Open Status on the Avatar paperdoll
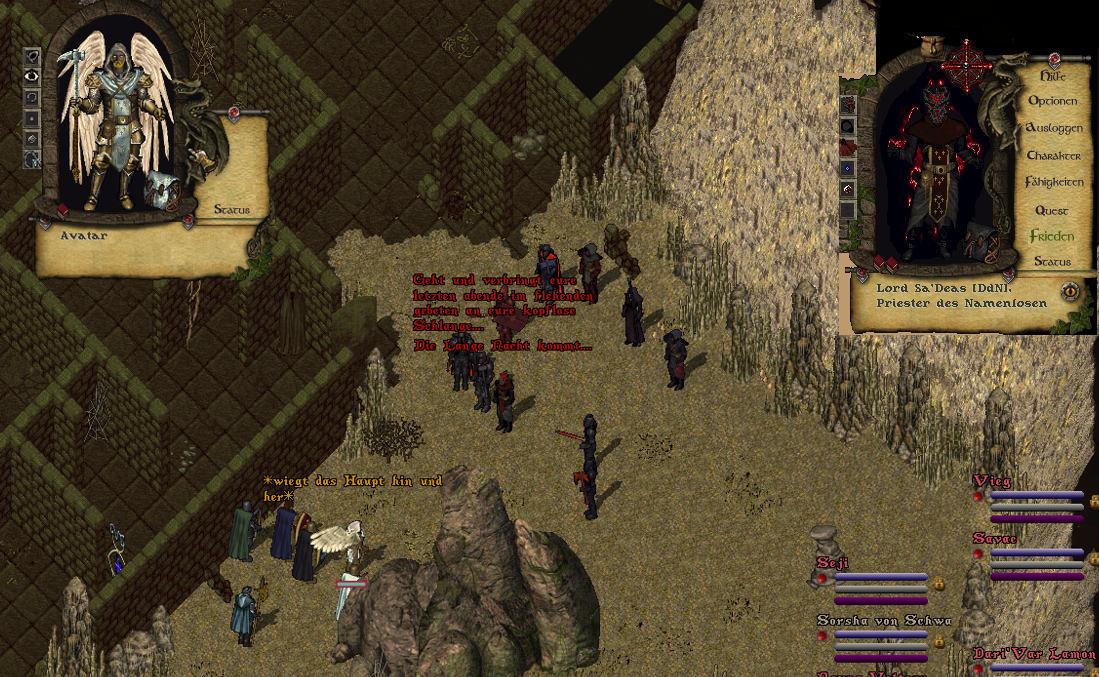The width and height of the screenshot is (1099, 677). (x=231, y=210)
